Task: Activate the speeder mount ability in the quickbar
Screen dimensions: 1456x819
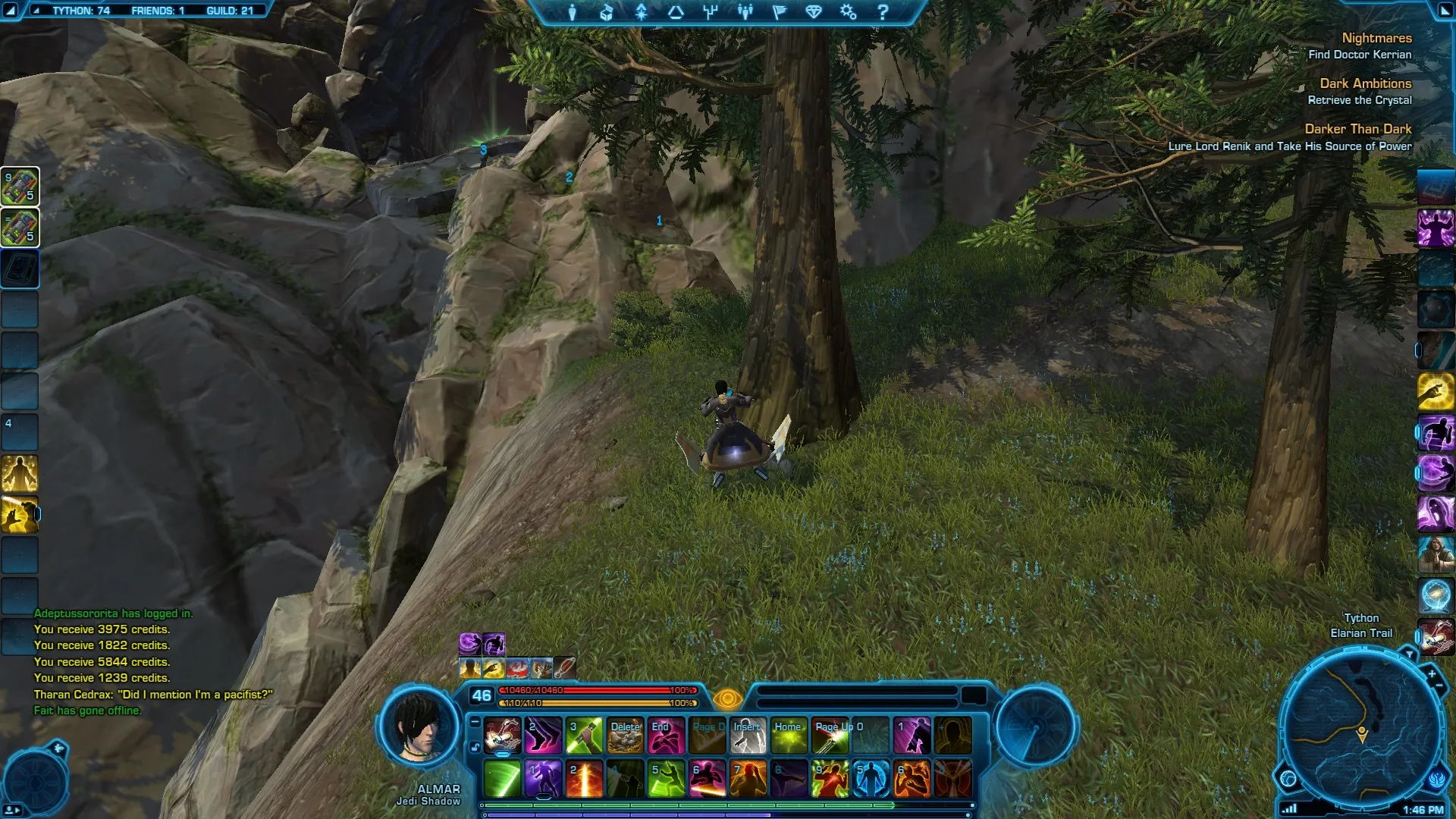Action: [502, 736]
